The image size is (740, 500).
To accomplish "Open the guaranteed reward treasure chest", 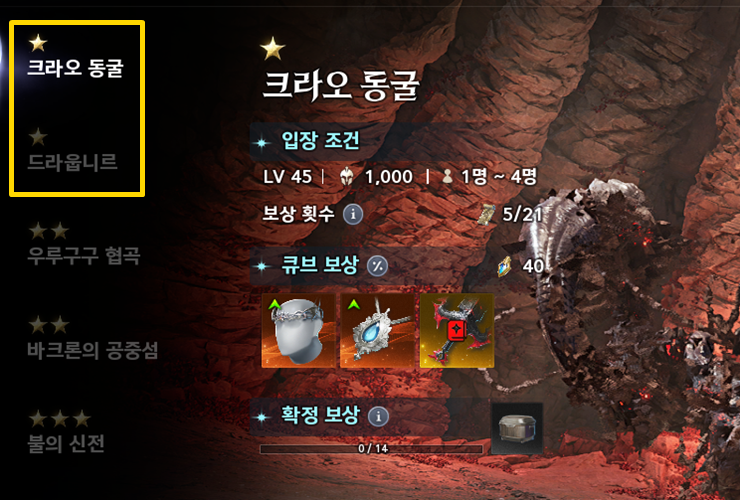I will [x=517, y=428].
